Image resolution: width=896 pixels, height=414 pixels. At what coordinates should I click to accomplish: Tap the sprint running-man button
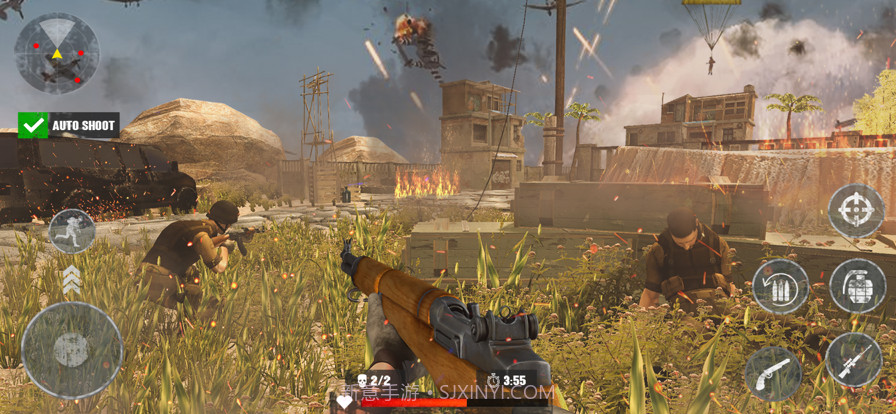71,231
